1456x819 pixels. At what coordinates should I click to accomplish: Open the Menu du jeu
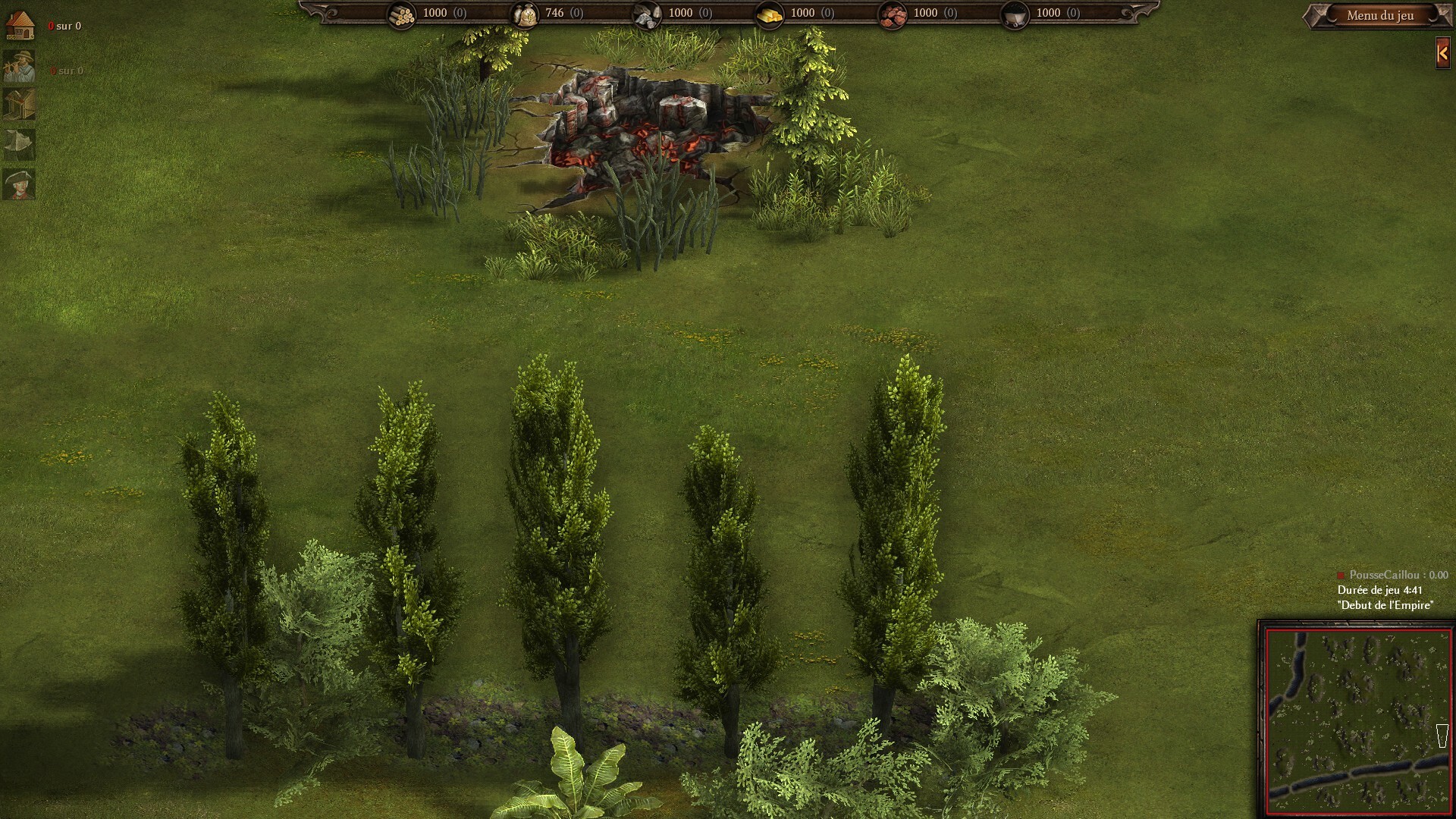point(1379,15)
